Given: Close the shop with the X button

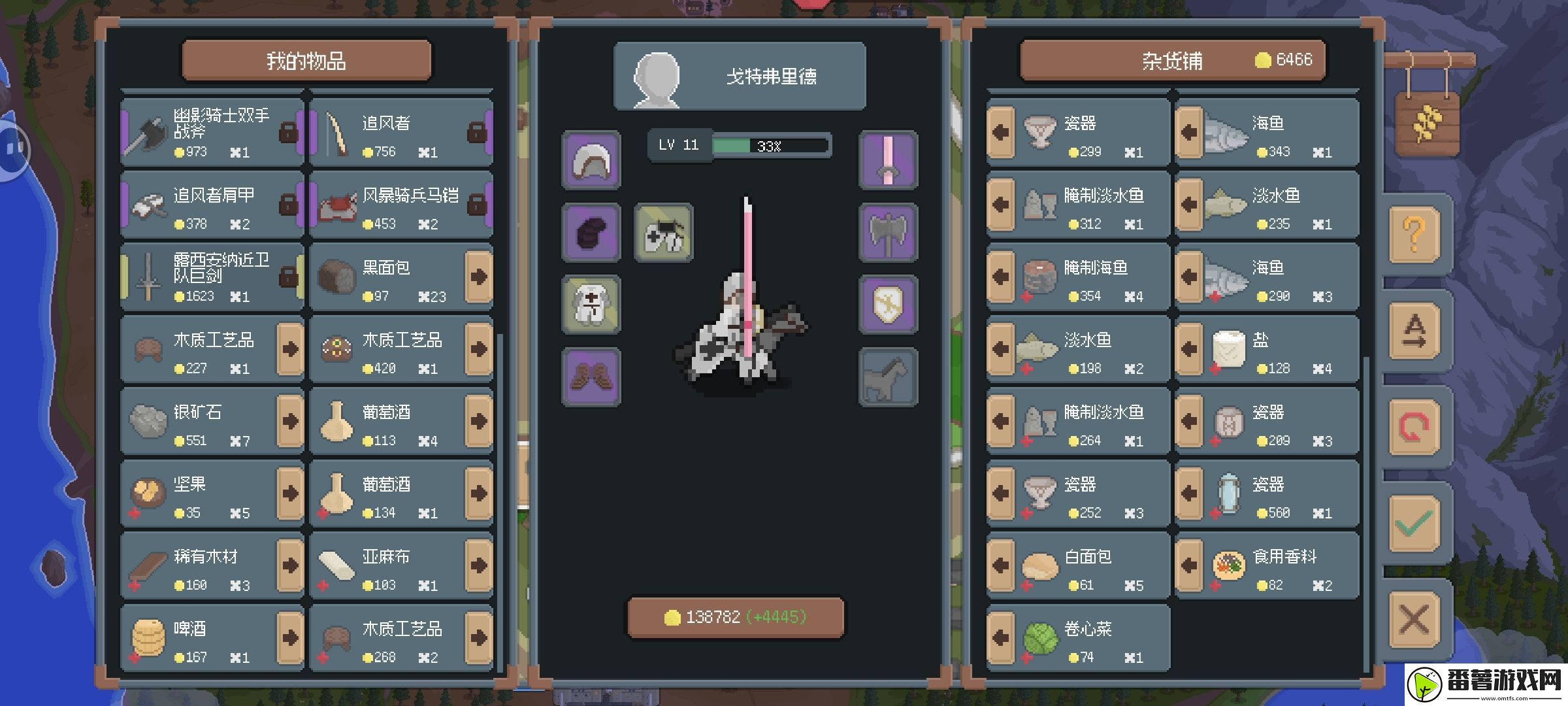Looking at the screenshot, I should [1414, 620].
